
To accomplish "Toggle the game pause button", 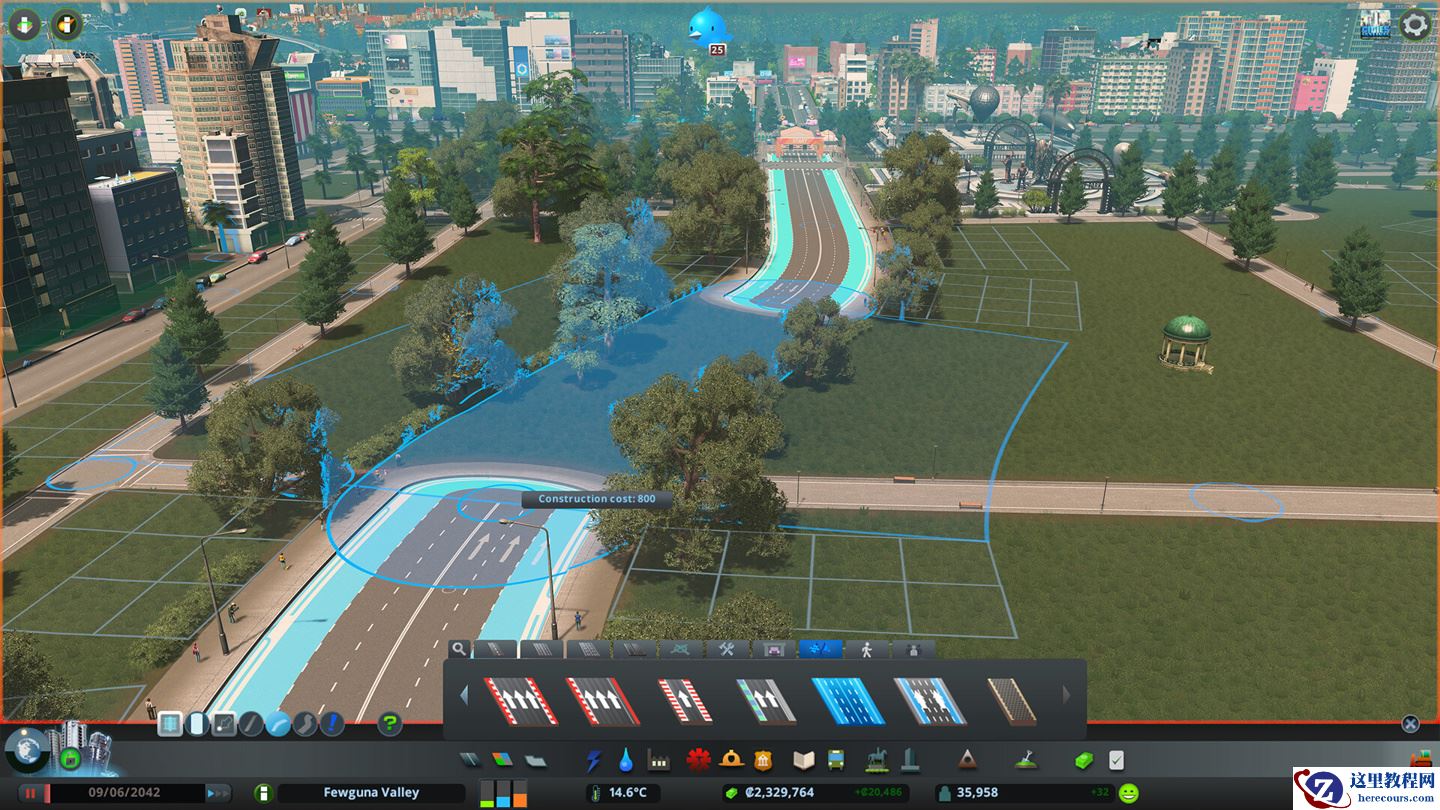I will pos(31,793).
